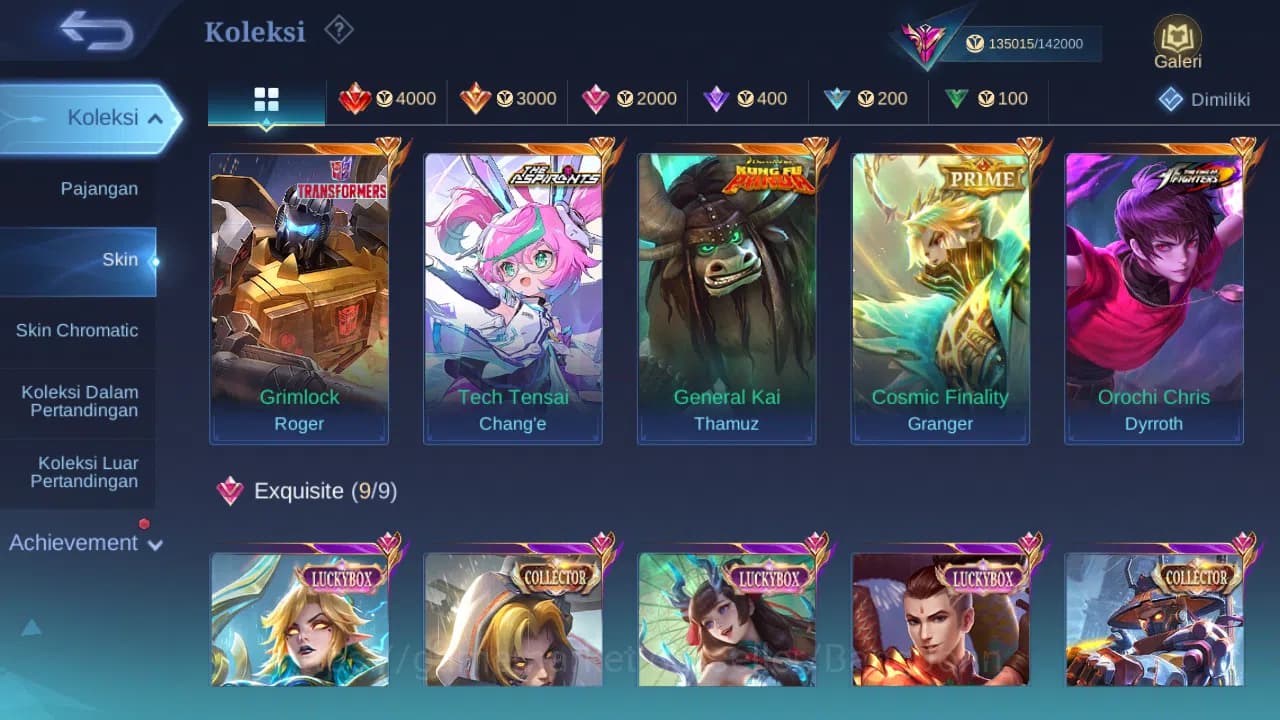The height and width of the screenshot is (720, 1280).
Task: Select the orange 3000-point rarity filter icon
Action: (477, 99)
